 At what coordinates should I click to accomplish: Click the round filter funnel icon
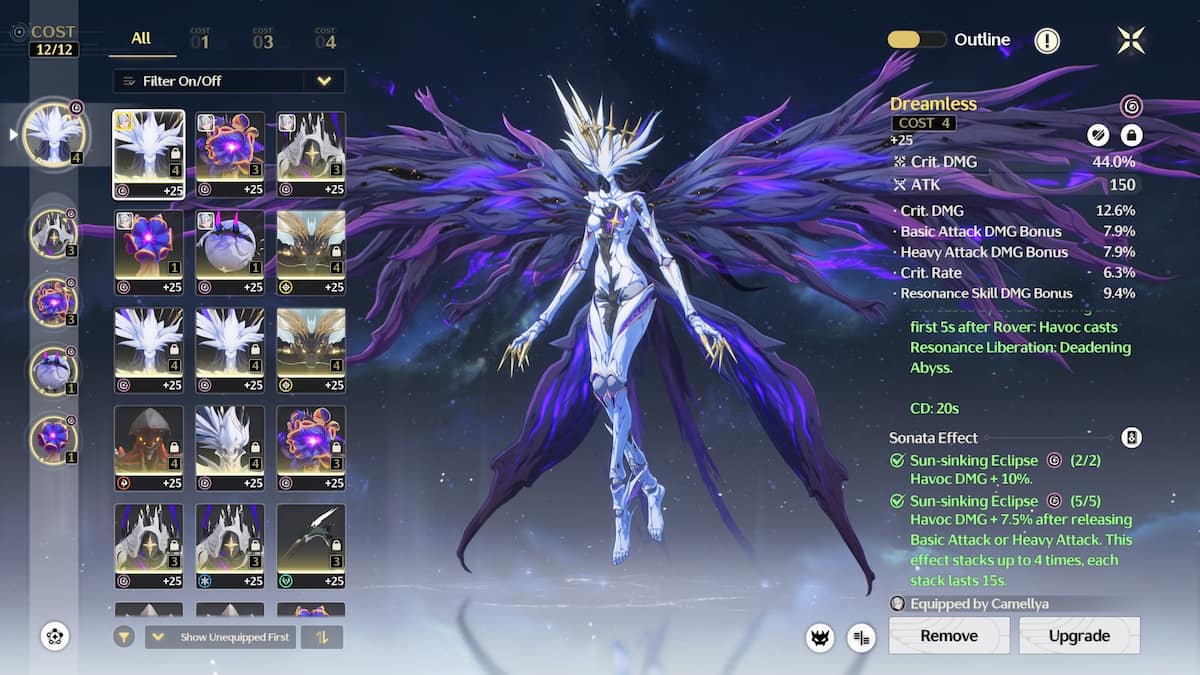click(124, 637)
